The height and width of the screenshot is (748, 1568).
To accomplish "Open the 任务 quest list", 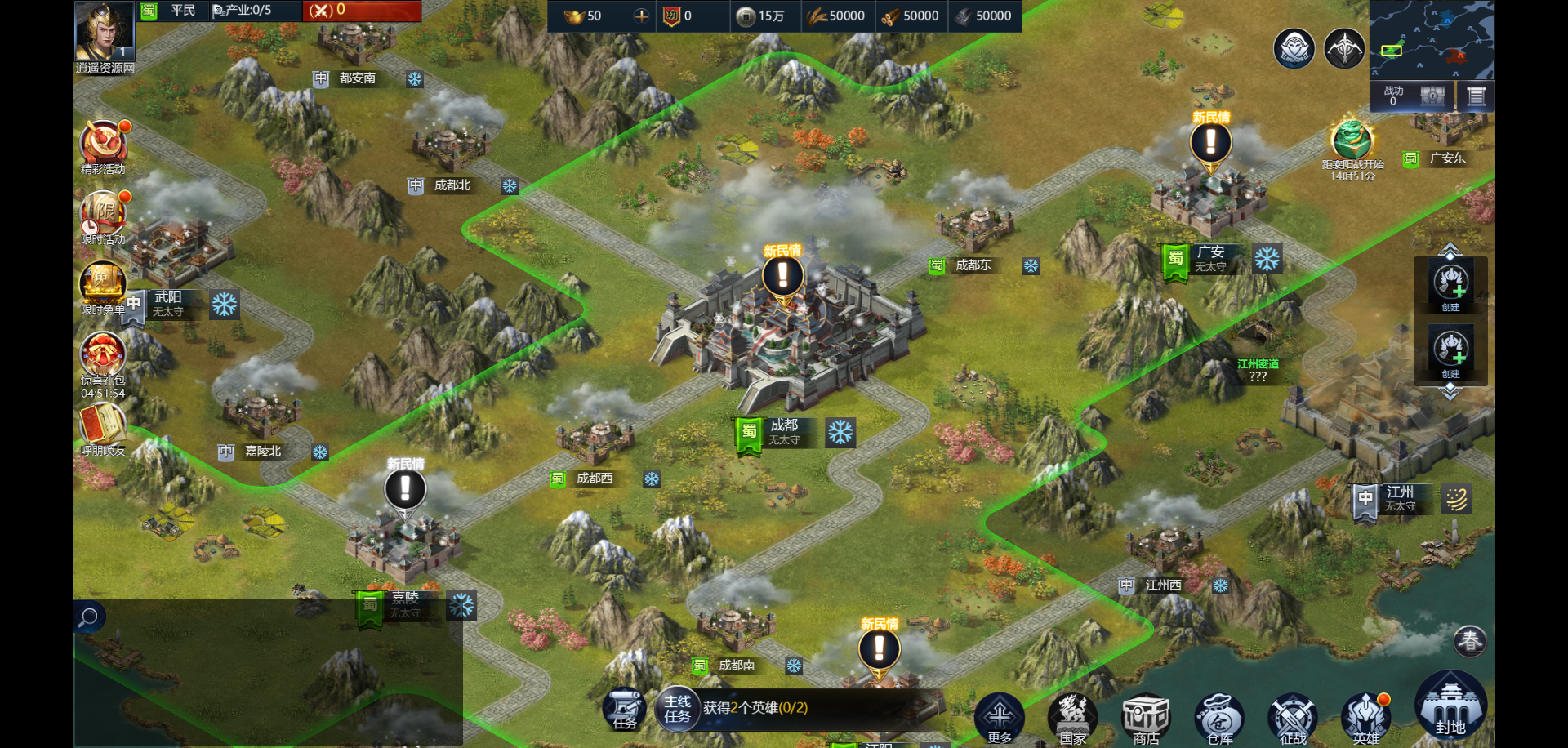I will [625, 709].
